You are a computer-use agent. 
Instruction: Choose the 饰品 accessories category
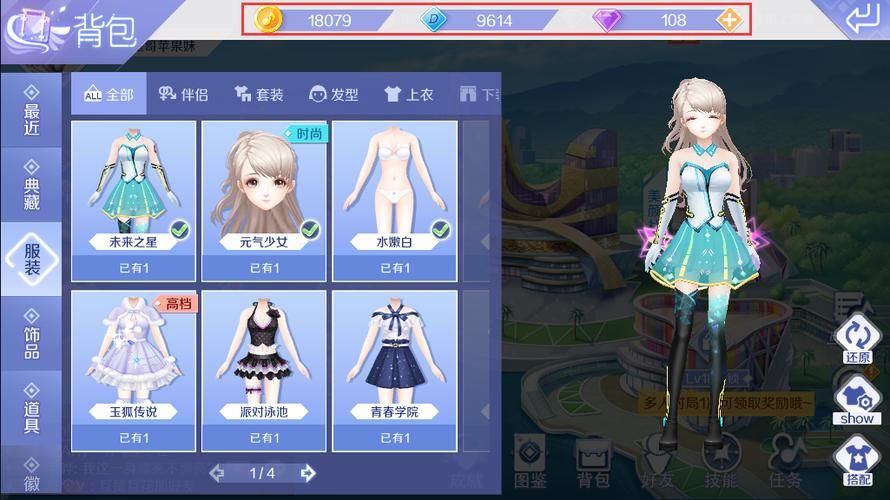(x=32, y=332)
